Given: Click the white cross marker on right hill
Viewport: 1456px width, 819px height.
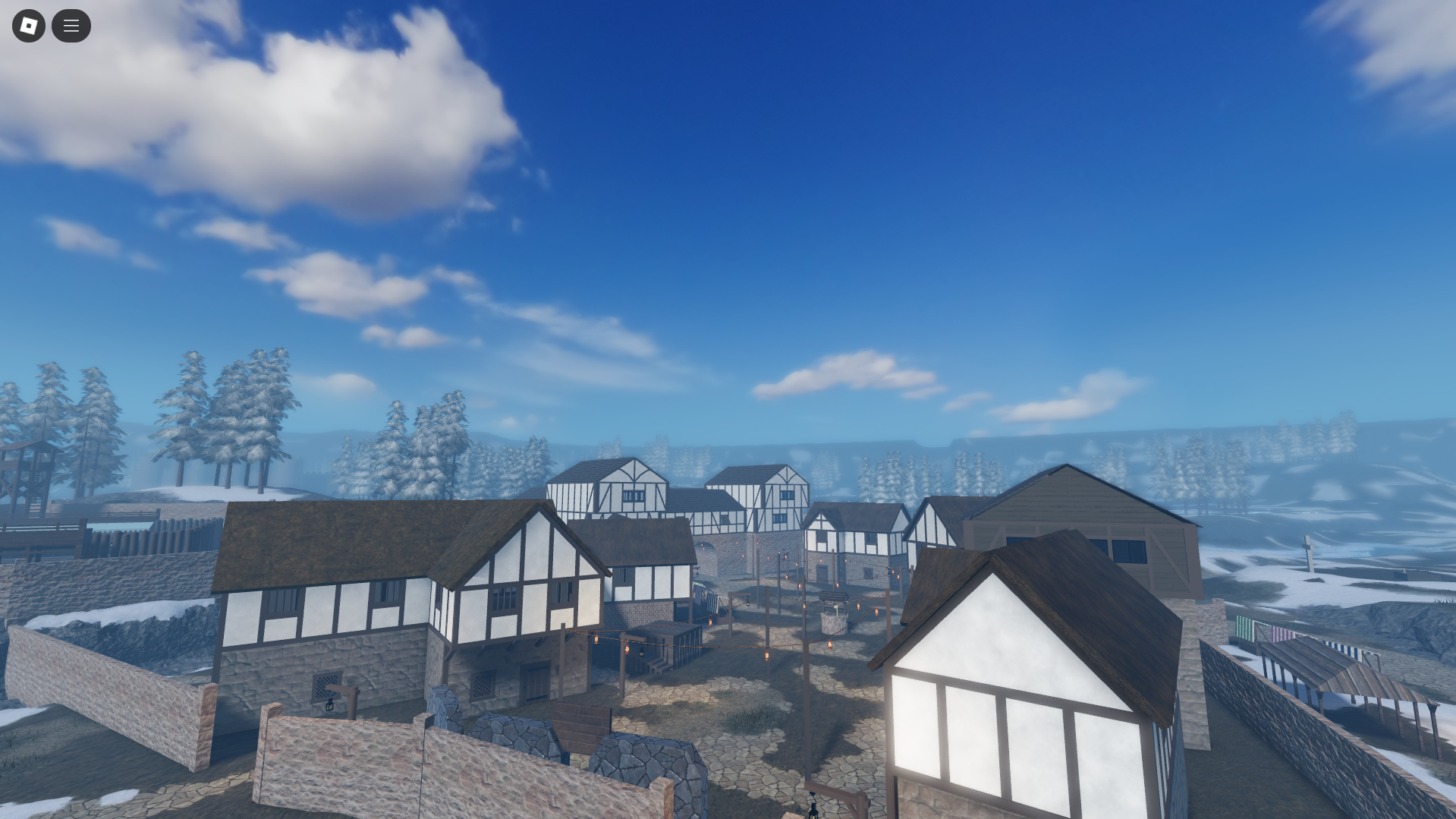Looking at the screenshot, I should [1309, 545].
